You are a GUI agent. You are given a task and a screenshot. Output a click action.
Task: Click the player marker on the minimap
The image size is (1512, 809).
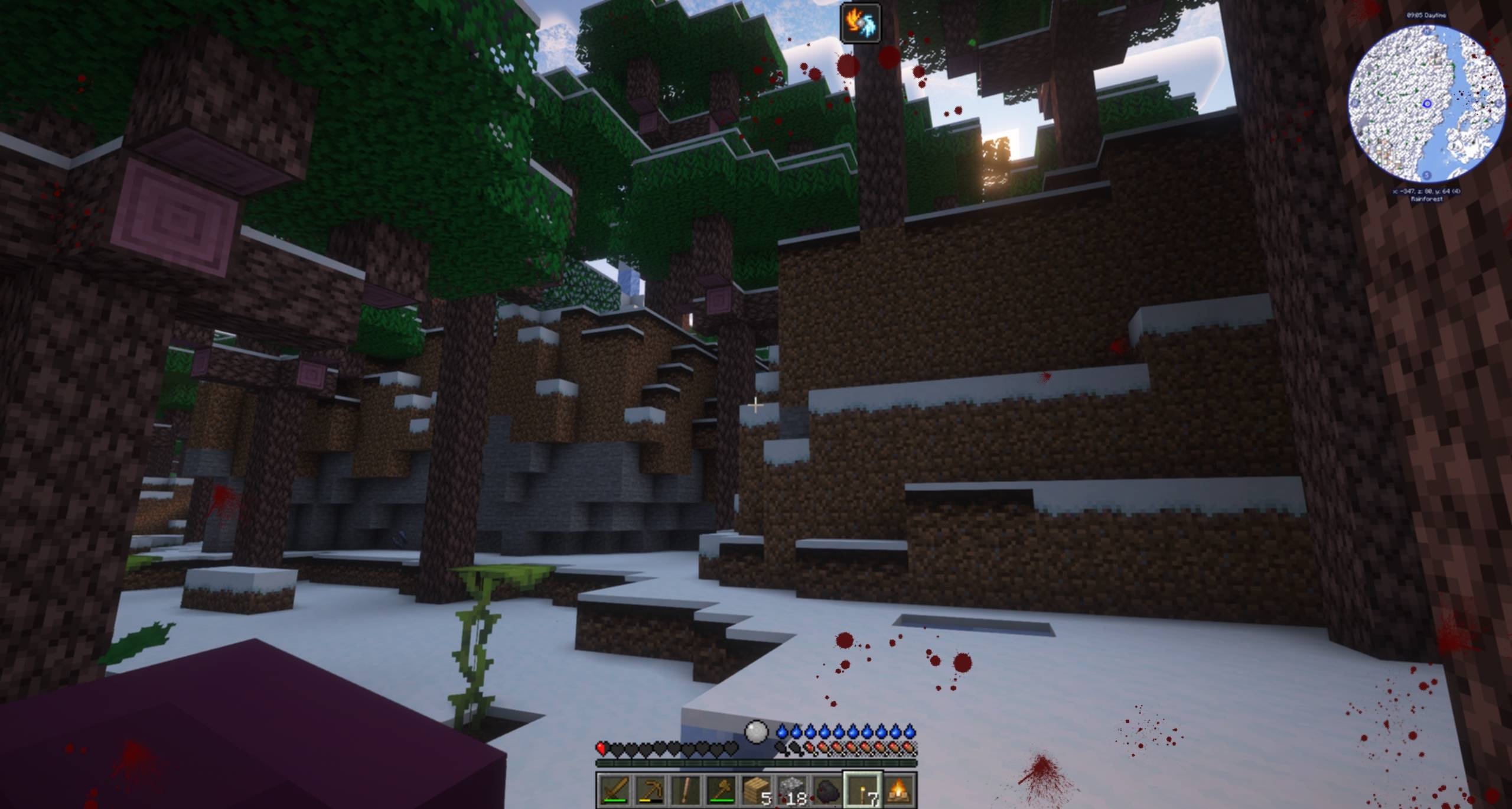click(1426, 103)
